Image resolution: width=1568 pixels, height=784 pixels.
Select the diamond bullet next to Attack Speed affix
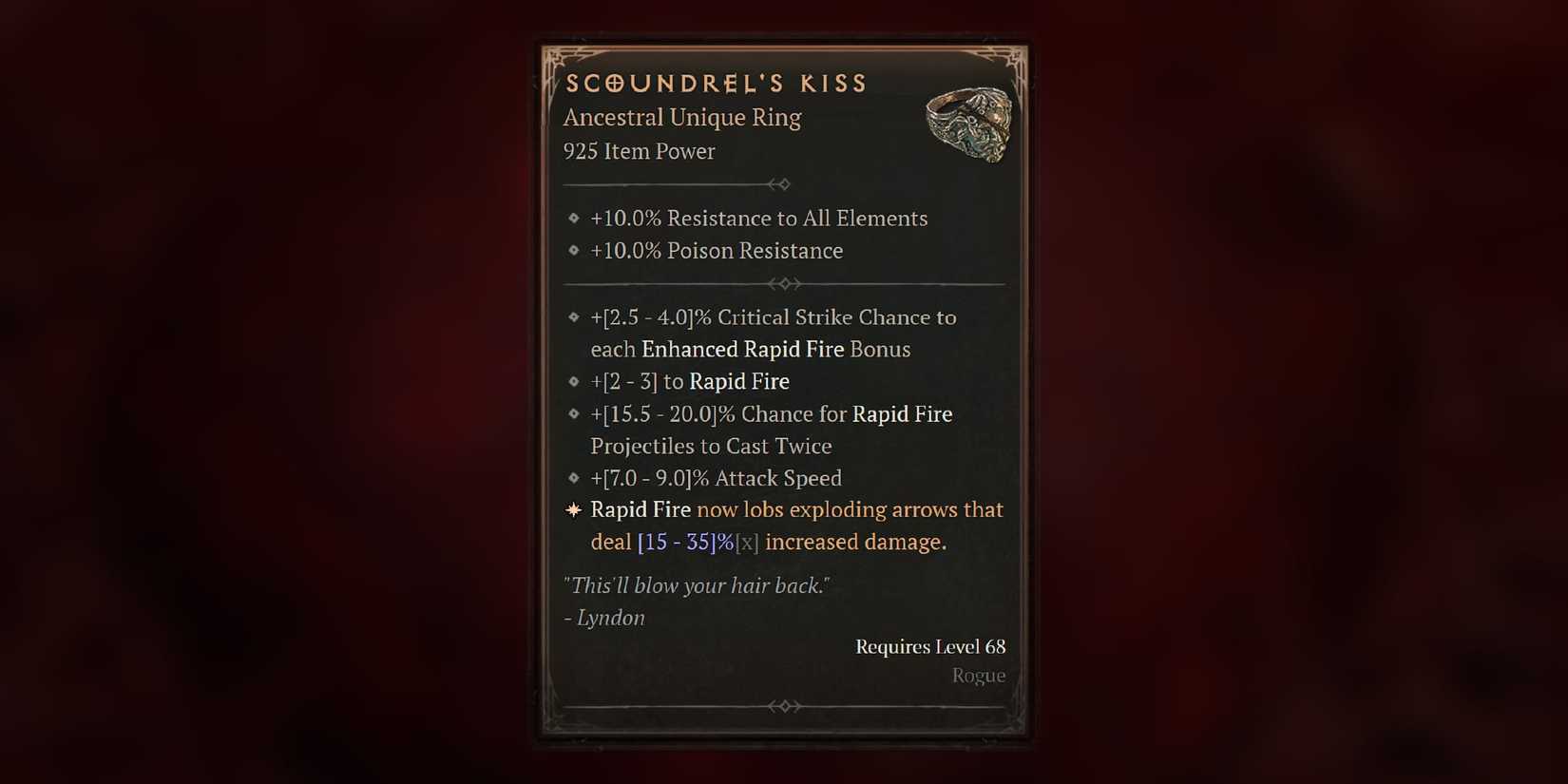tap(573, 478)
